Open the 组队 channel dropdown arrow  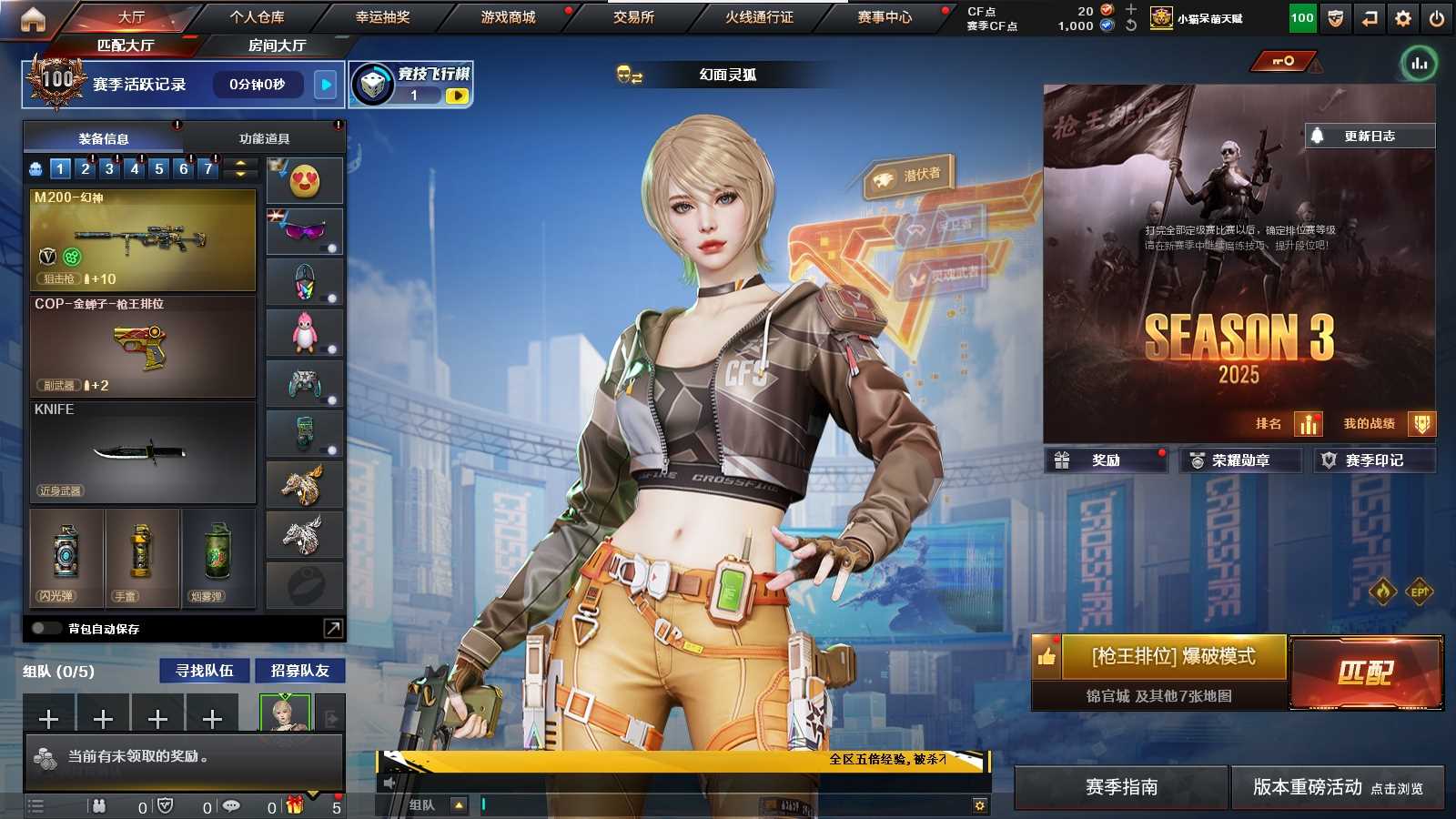(x=459, y=804)
